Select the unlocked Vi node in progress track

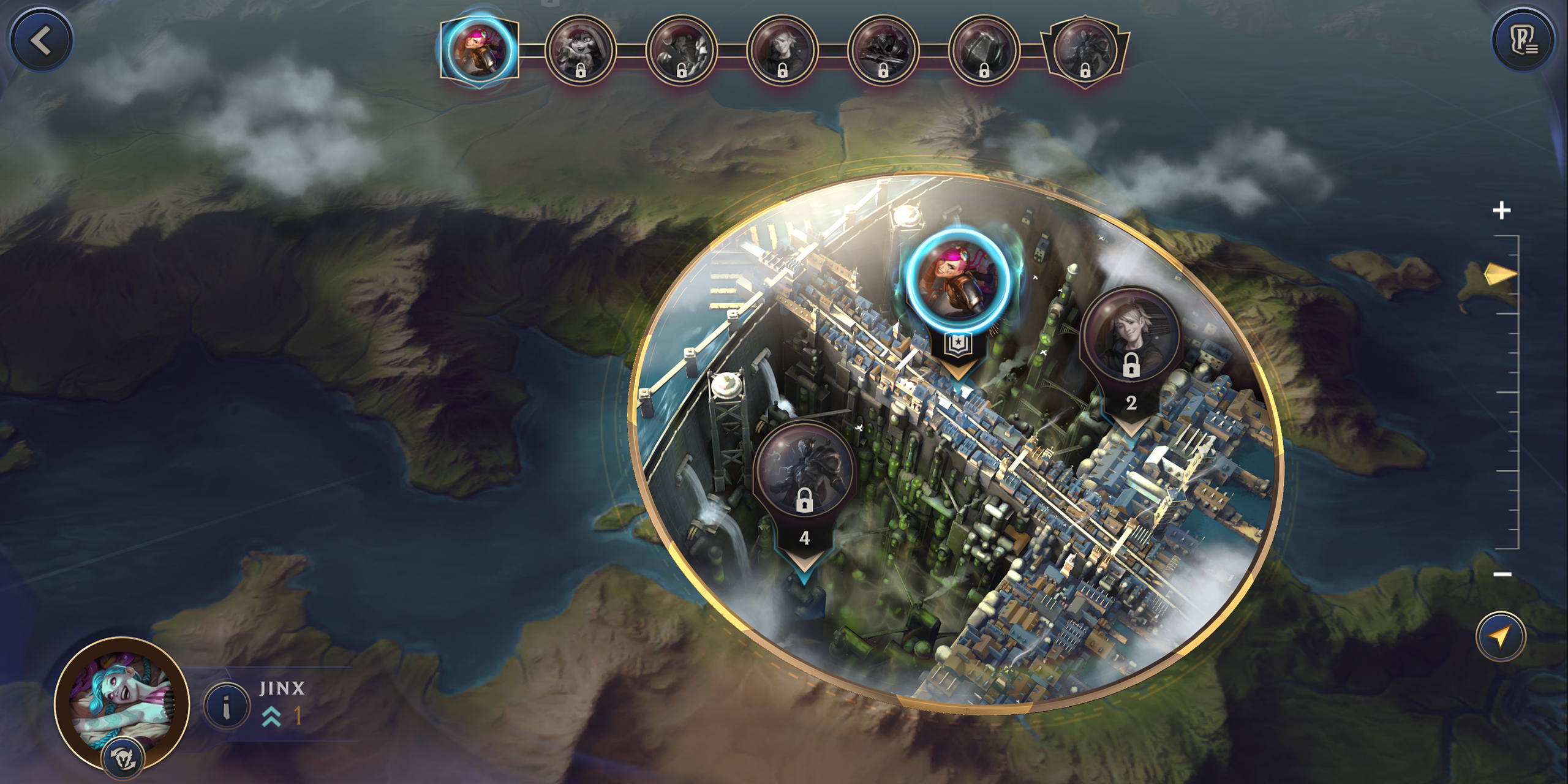(x=479, y=50)
